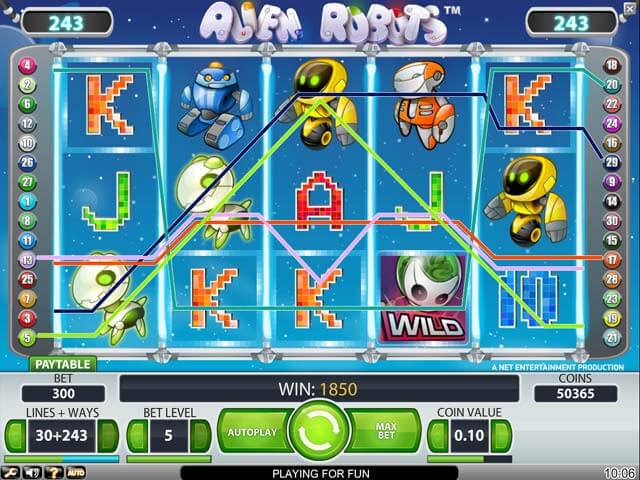Spin the reels with the green circular button
Viewport: 640px width, 480px height.
[x=318, y=433]
